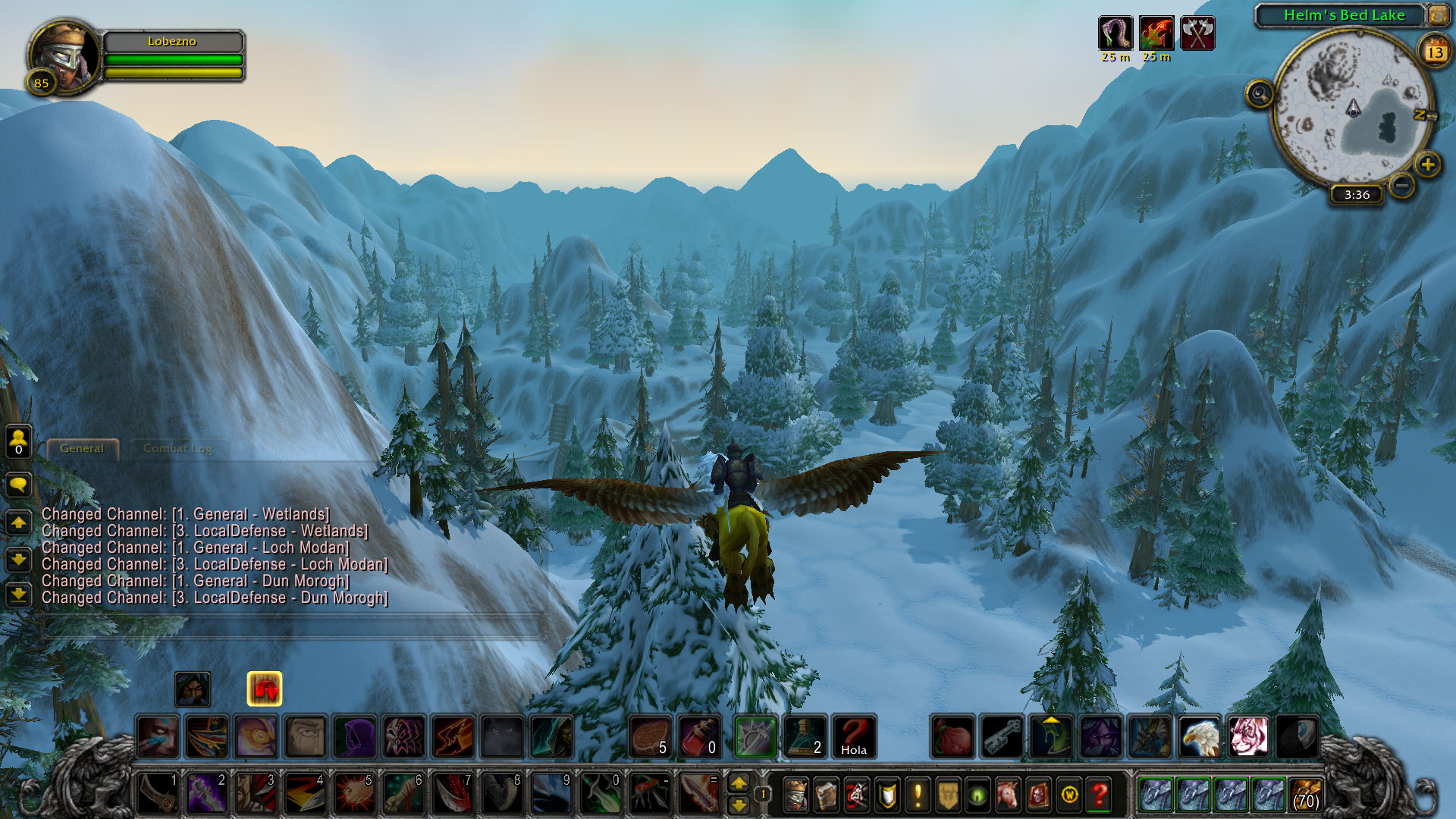
Task: Open the chat speech bubble menu
Action: [x=19, y=485]
